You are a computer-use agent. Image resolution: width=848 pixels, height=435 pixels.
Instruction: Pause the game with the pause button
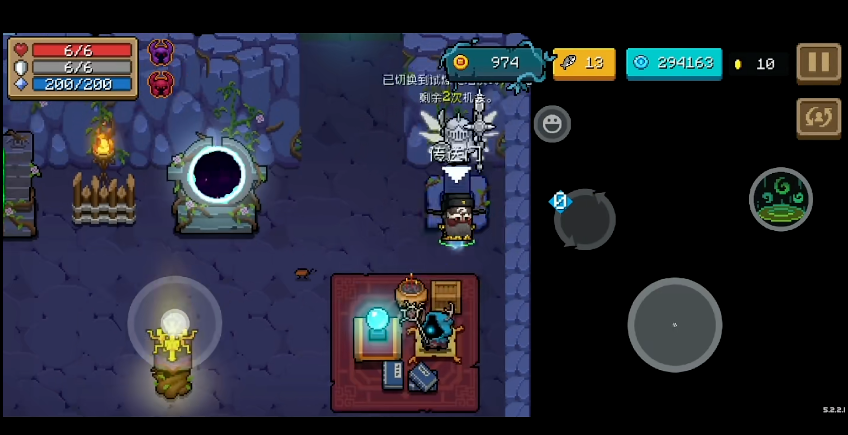pos(818,62)
